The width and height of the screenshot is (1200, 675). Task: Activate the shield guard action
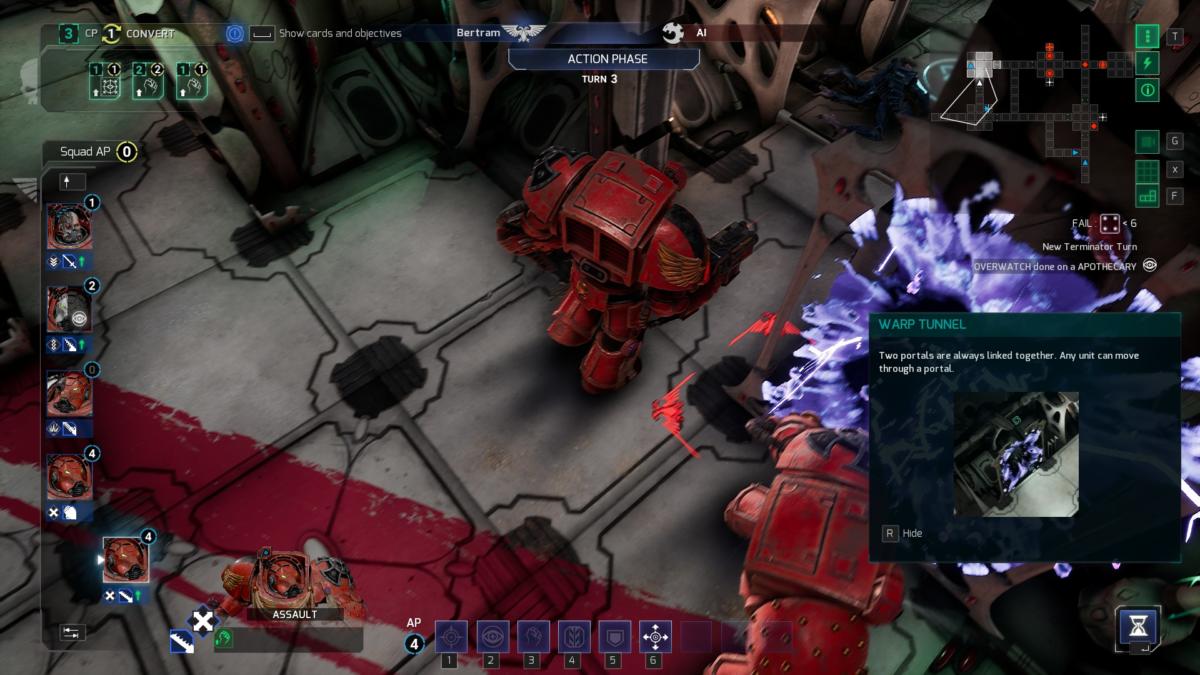[x=613, y=636]
